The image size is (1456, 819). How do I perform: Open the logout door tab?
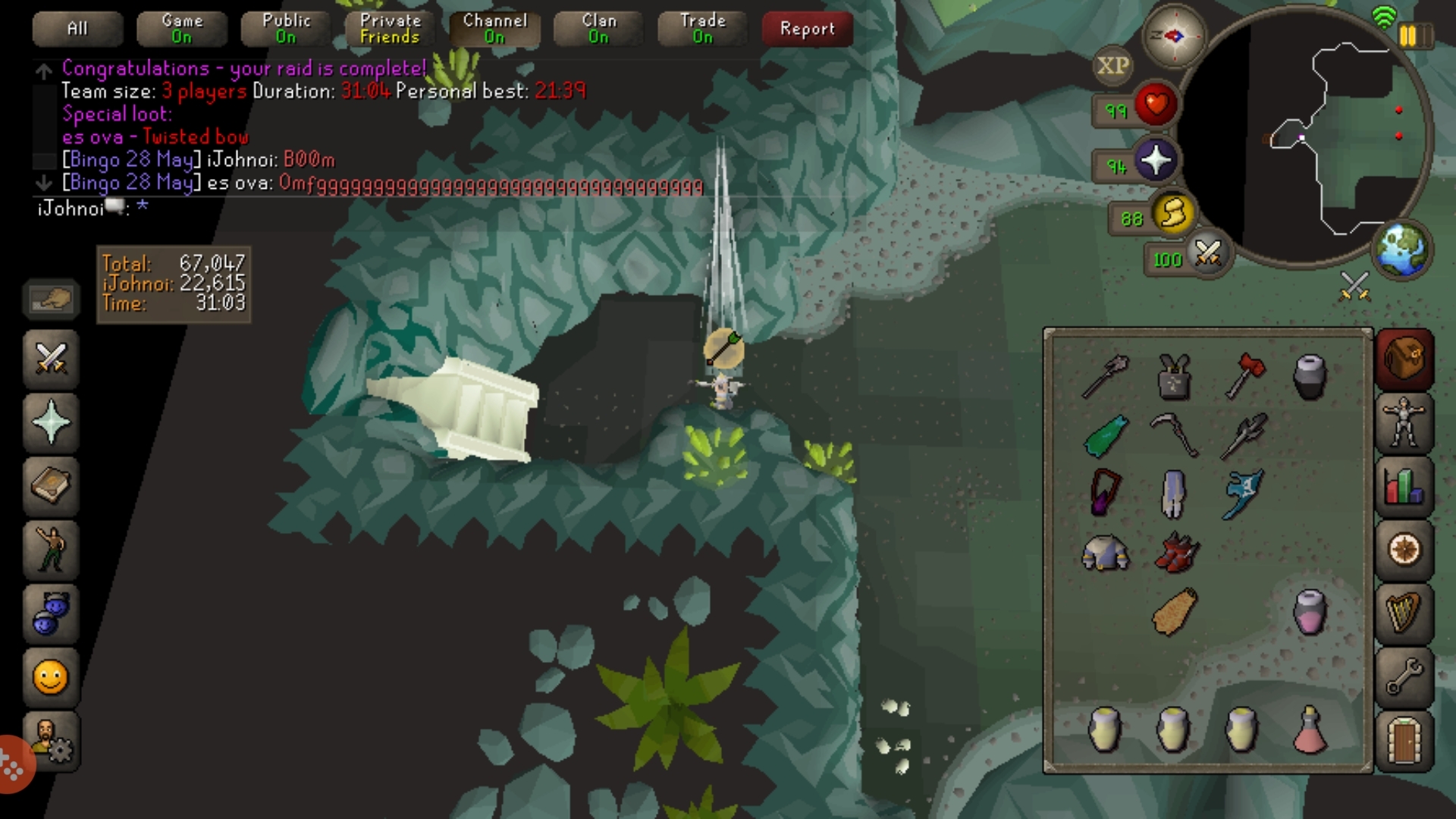1404,740
